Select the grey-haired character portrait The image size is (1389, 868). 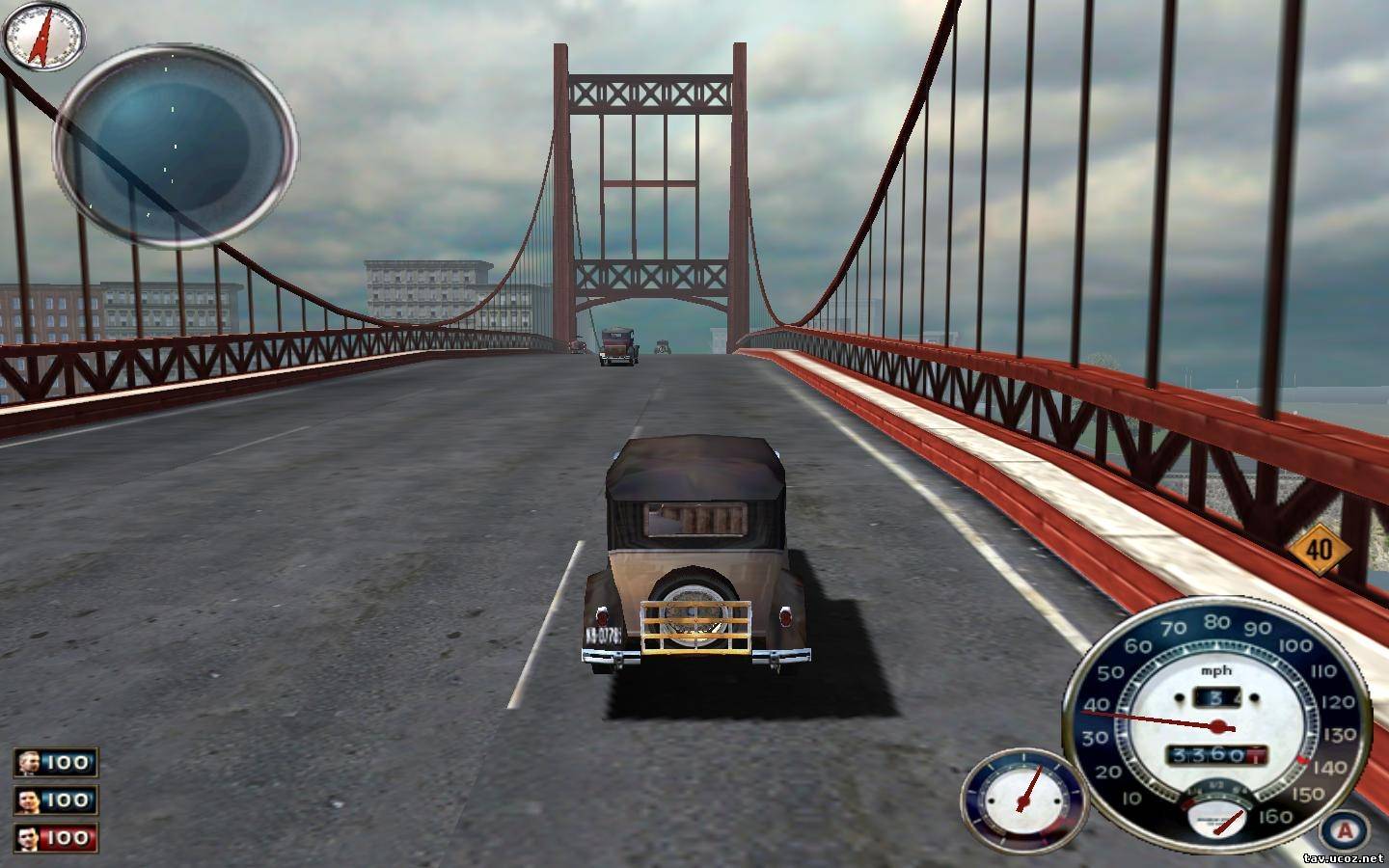(28, 763)
